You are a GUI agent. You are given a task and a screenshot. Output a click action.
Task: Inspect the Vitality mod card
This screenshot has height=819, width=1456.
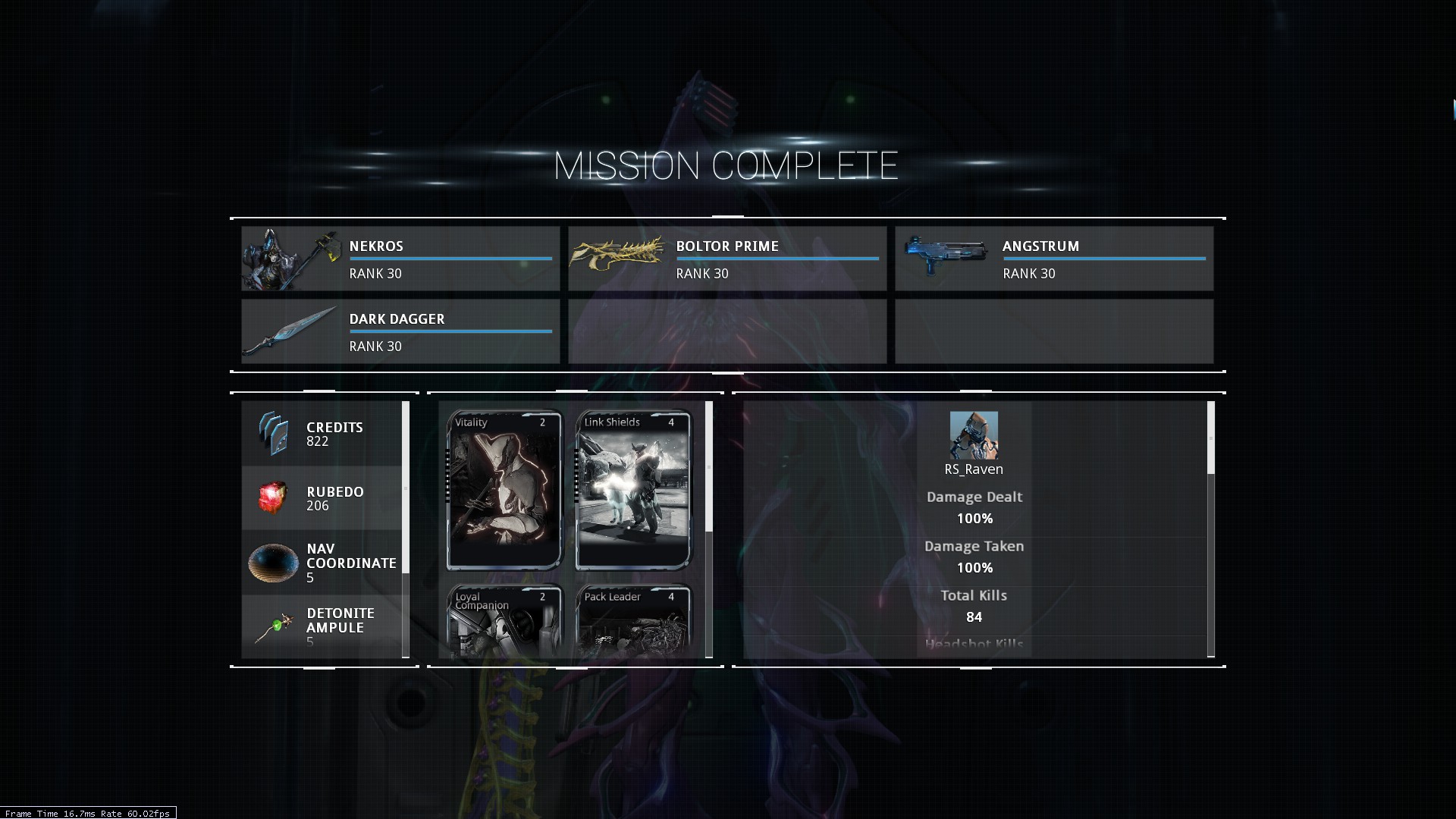[504, 490]
